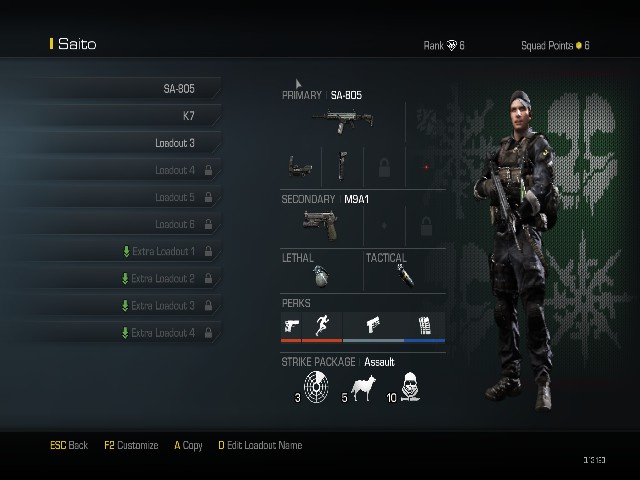Click the masked juggernaut killstreak icon

(410, 386)
